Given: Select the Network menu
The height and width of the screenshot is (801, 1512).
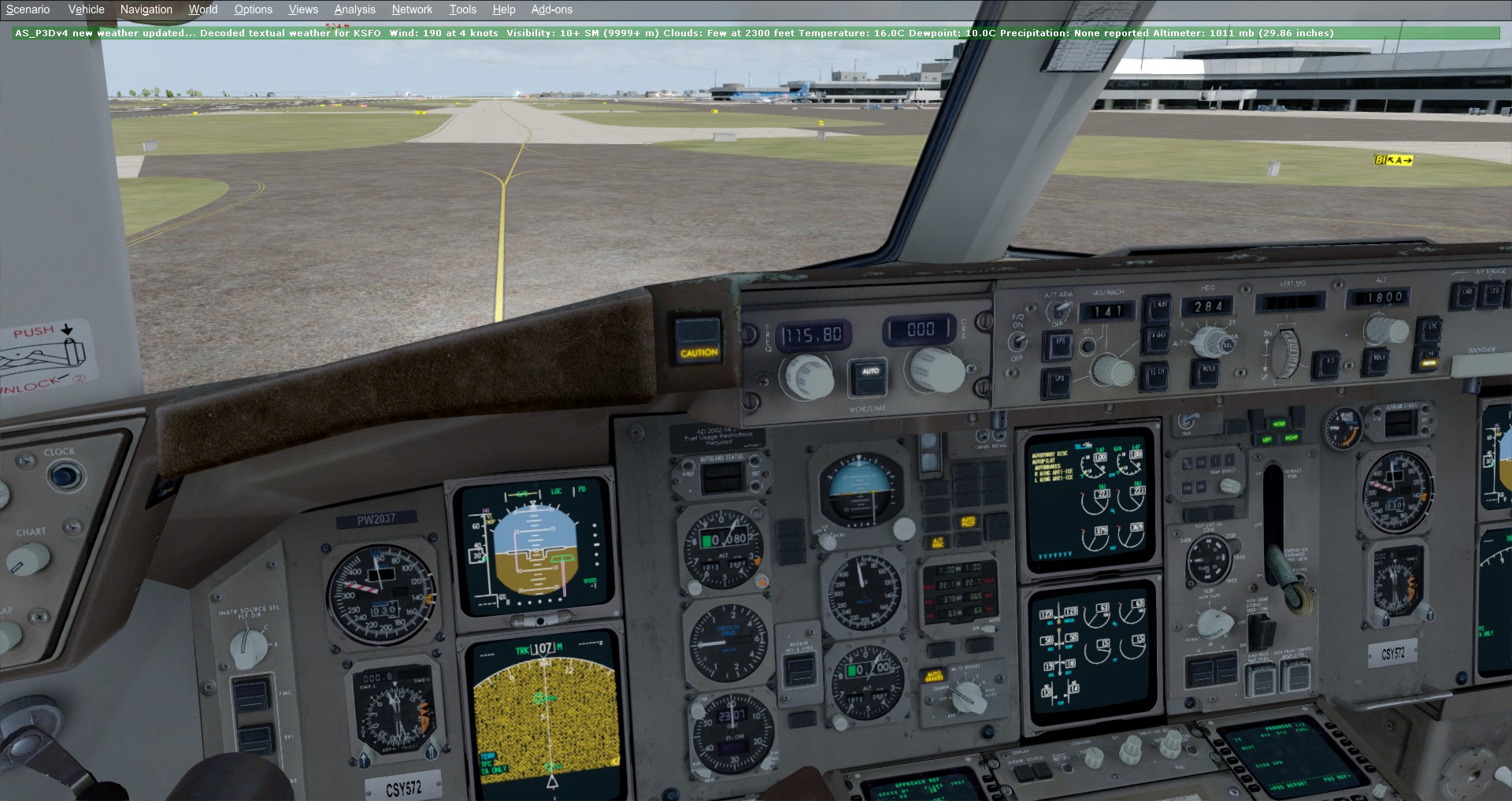Looking at the screenshot, I should pos(412,9).
